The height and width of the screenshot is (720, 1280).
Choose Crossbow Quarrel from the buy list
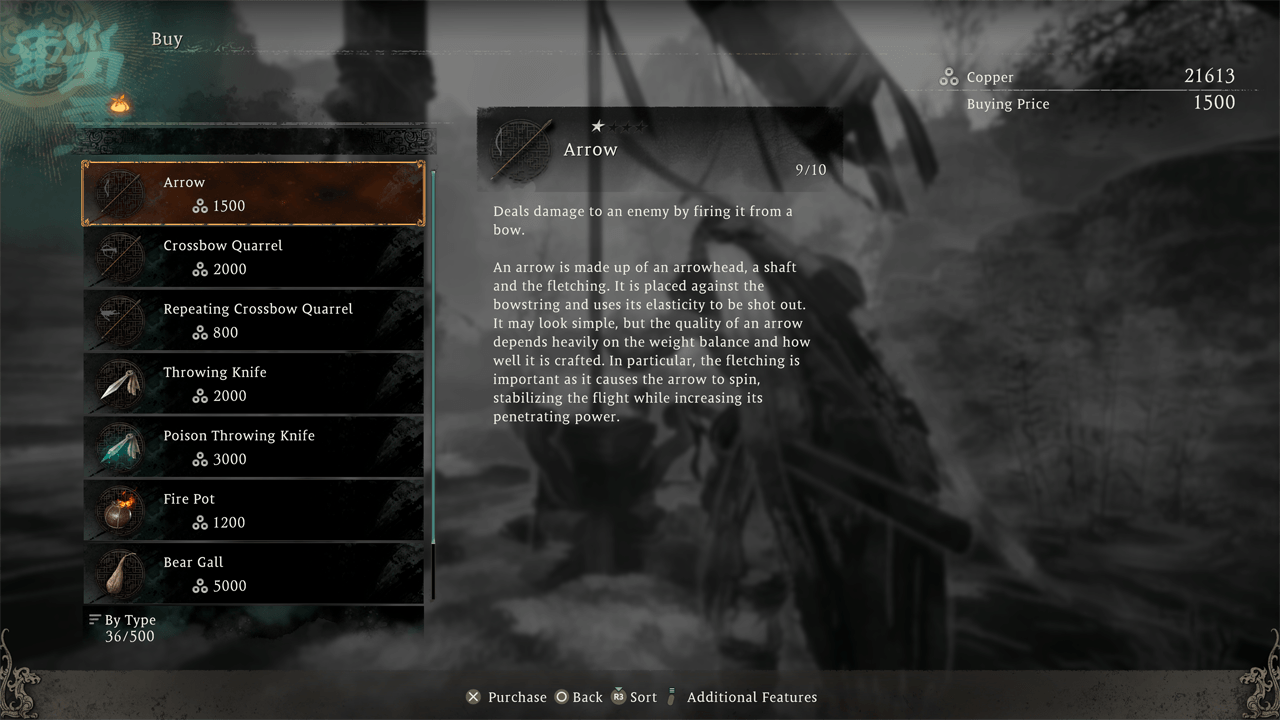(x=253, y=257)
